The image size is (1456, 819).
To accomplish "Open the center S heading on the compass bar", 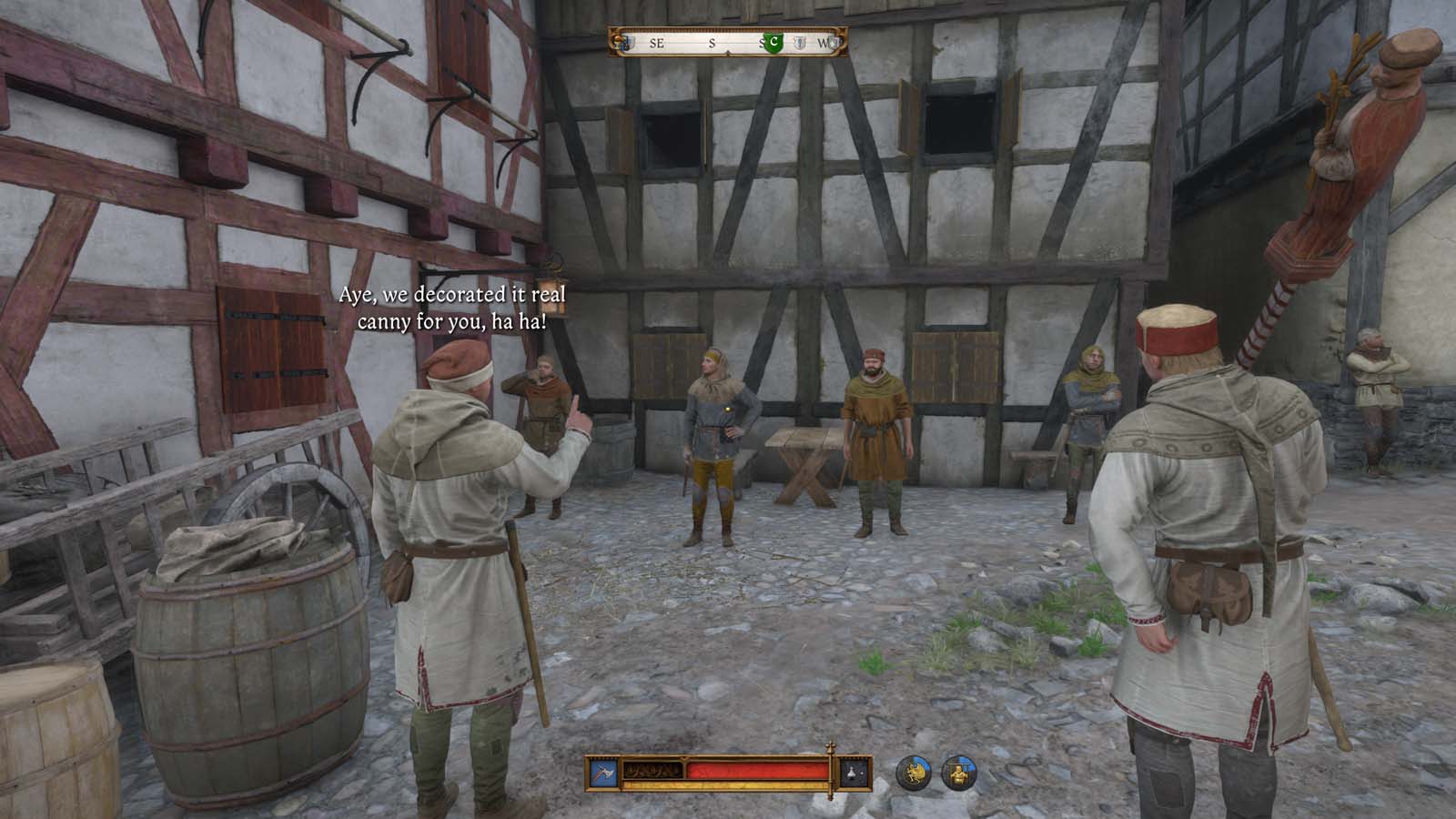I will [712, 42].
